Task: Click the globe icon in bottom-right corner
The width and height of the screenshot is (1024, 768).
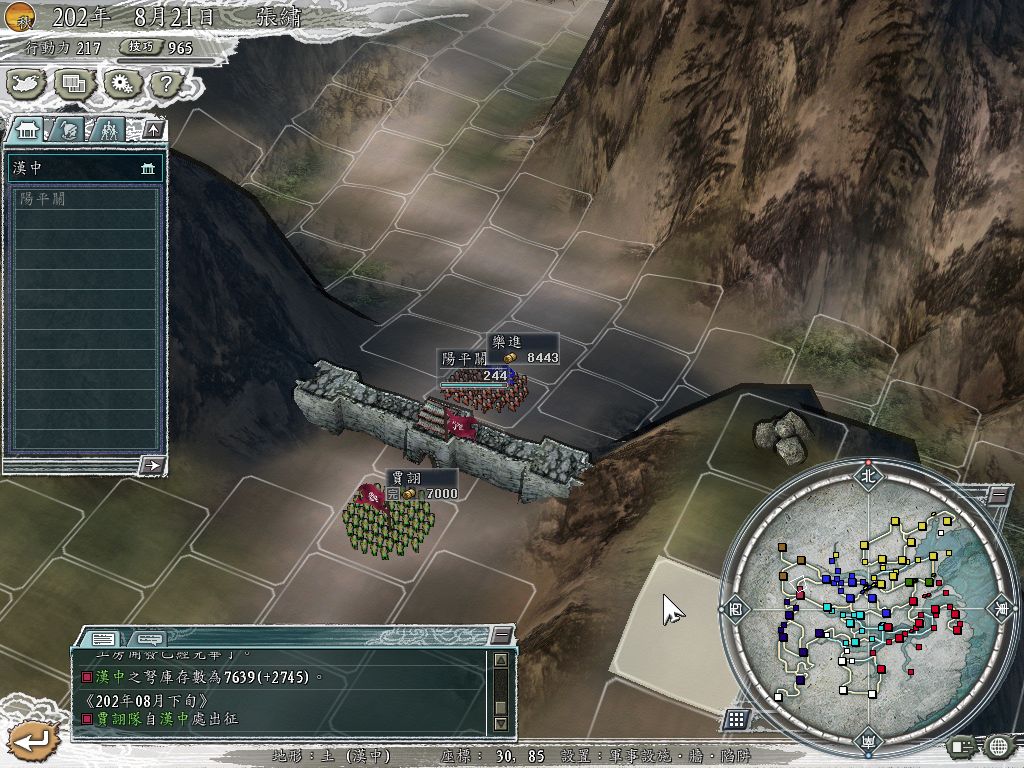Action: 997,745
